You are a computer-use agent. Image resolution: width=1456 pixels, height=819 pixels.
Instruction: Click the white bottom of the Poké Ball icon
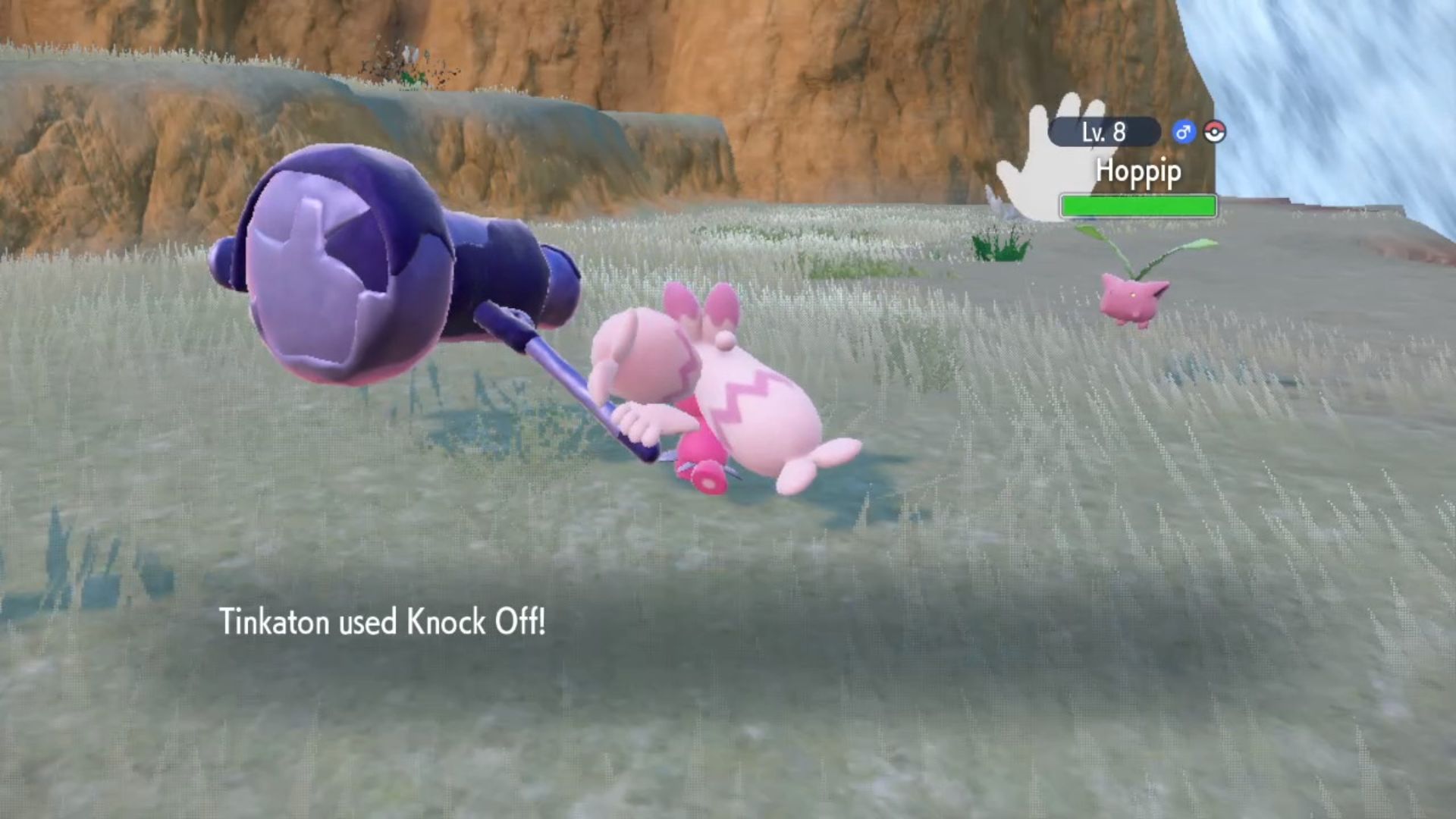point(1216,136)
